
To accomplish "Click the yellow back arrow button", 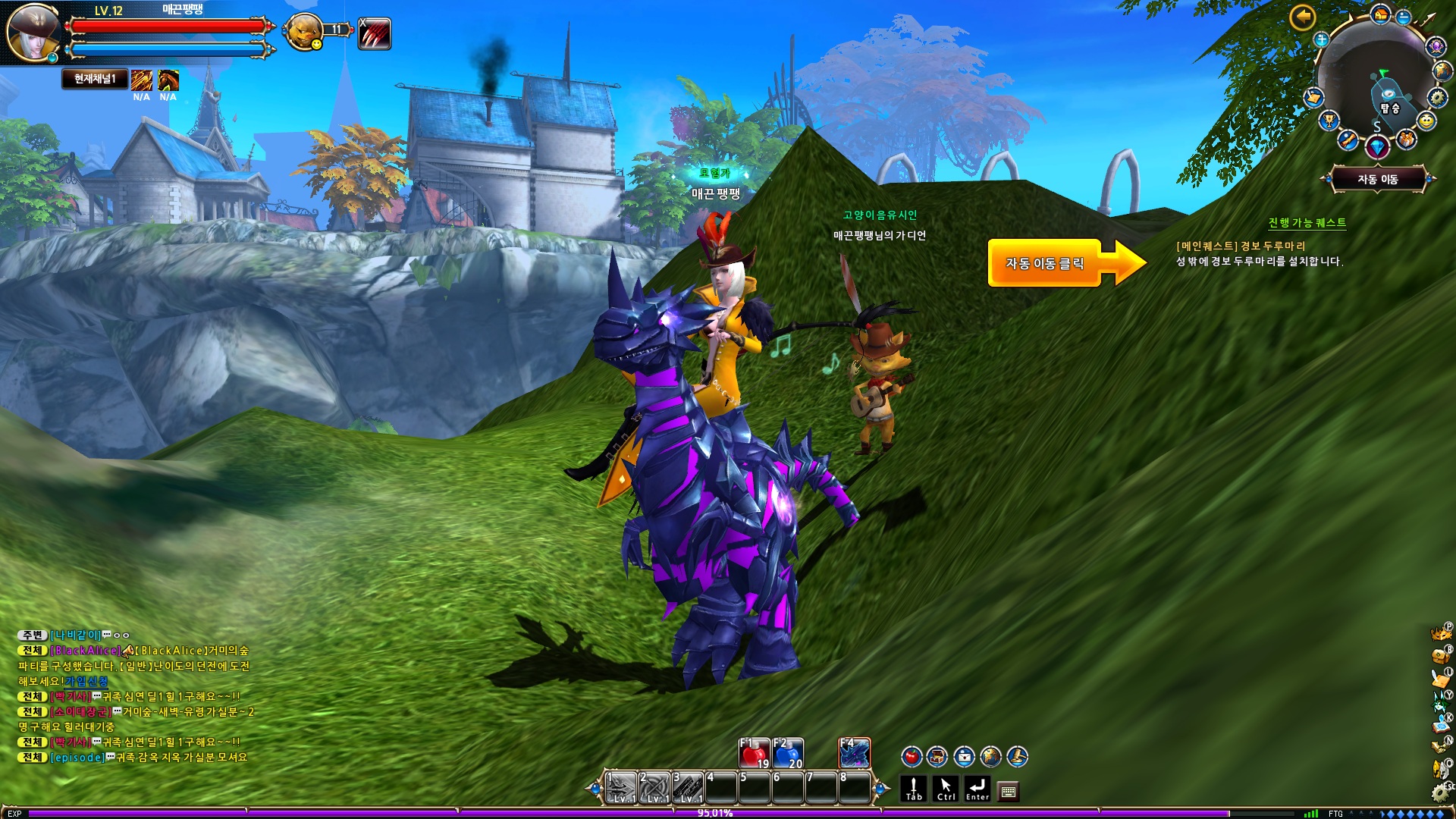I will click(1302, 17).
